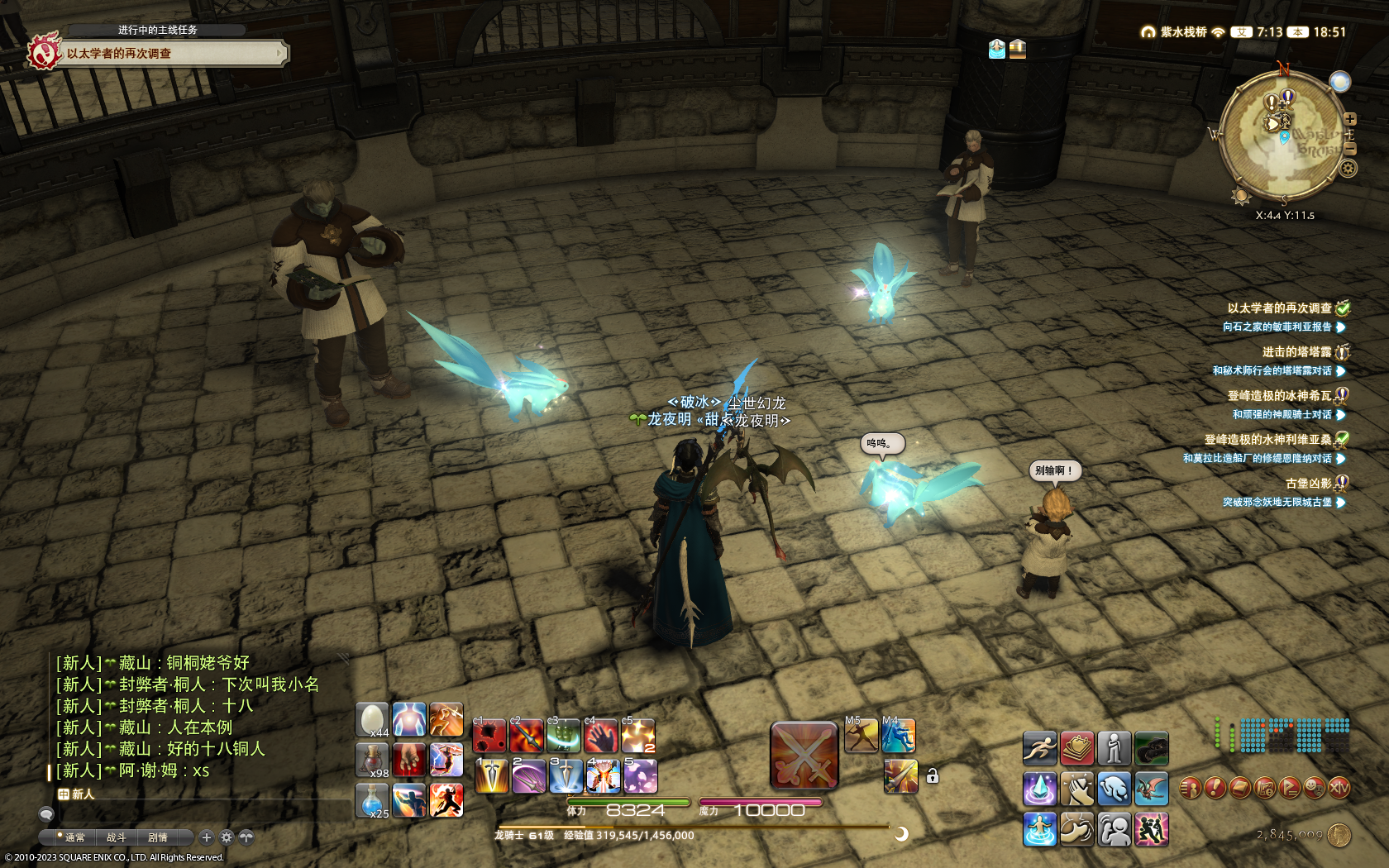The width and height of the screenshot is (1389, 868).
Task: Use the blue potion stack of 25
Action: (372, 800)
